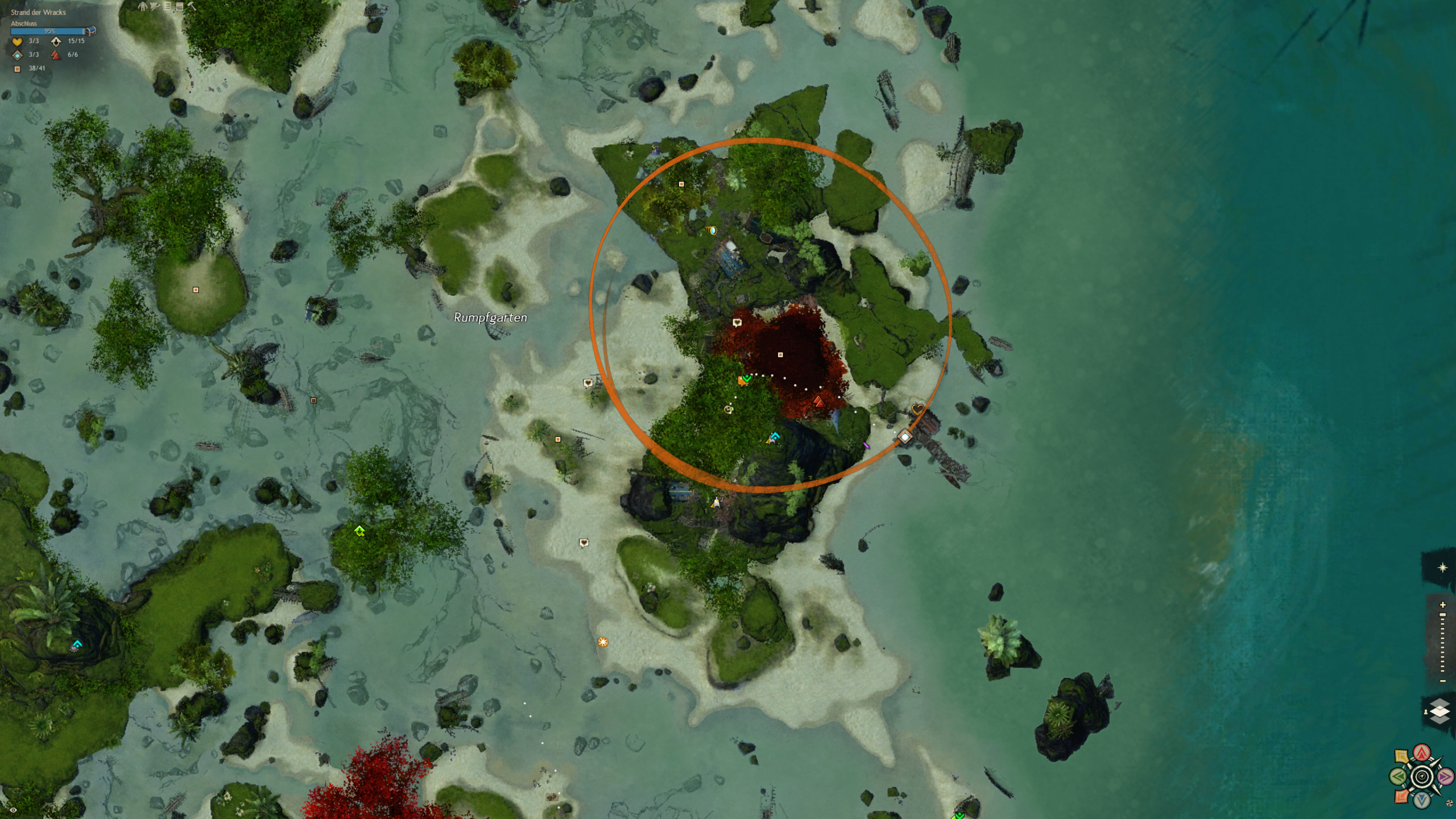This screenshot has height=819, width=1456.
Task: Select the purple right-arrow compass marker
Action: coord(1446,776)
